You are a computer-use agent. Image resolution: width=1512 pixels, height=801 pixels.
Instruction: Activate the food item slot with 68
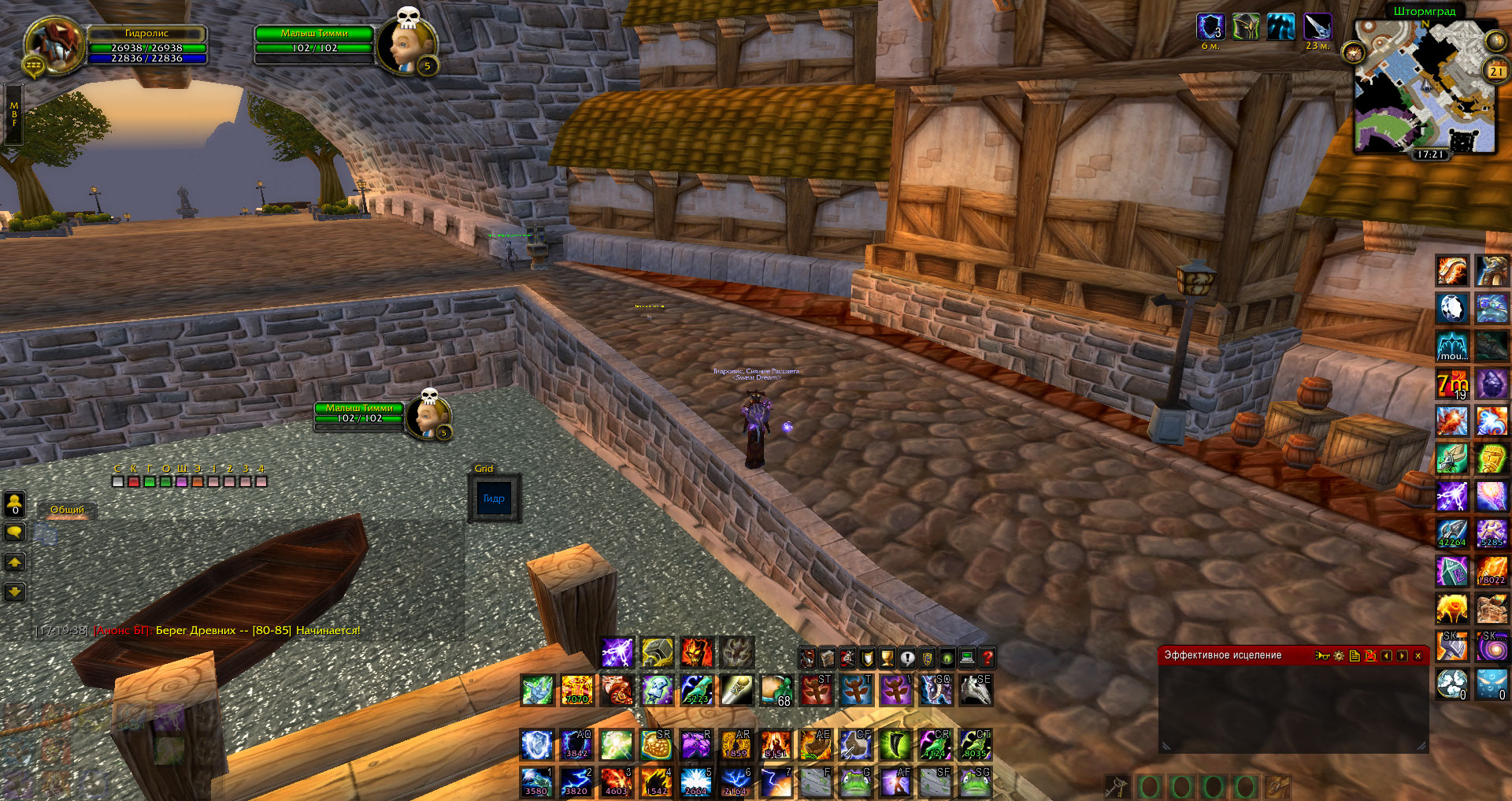[776, 691]
